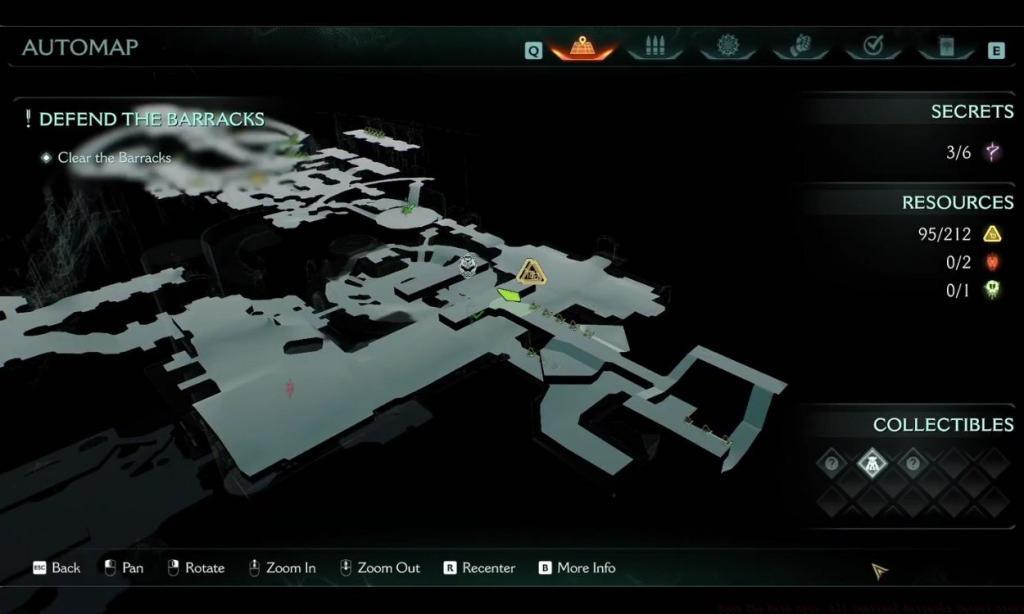
Task: Show More Info for the map
Action: coord(577,568)
